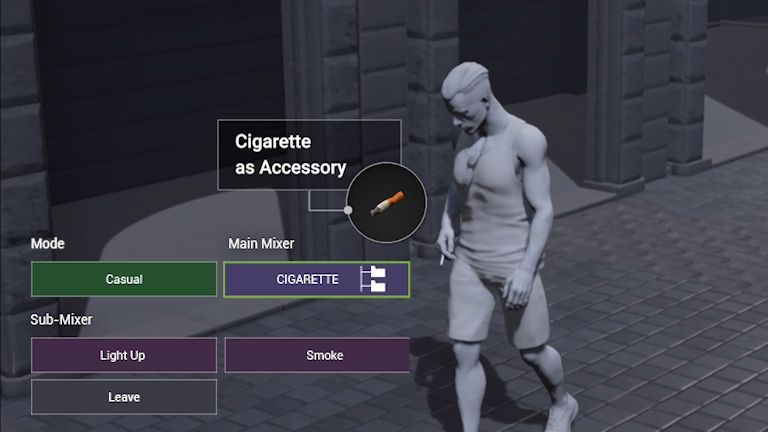
Task: Click the cigarette accessory icon
Action: click(387, 204)
